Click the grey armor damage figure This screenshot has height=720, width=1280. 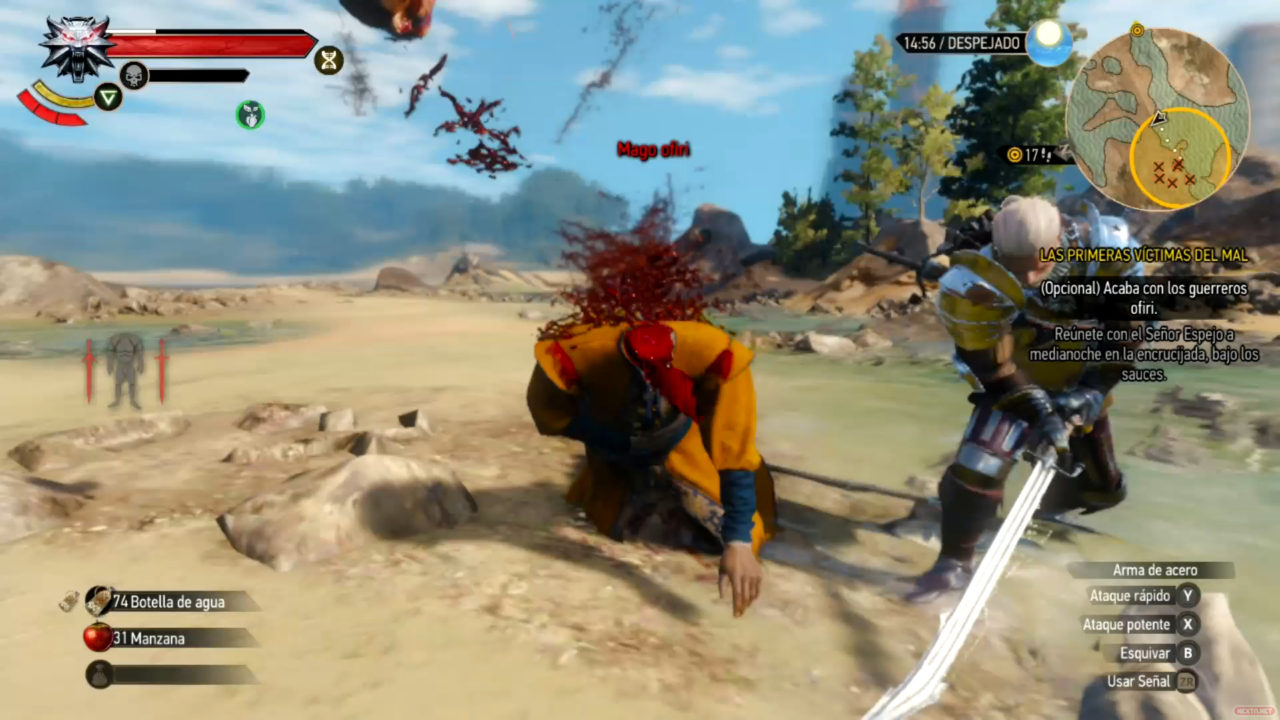tap(126, 370)
